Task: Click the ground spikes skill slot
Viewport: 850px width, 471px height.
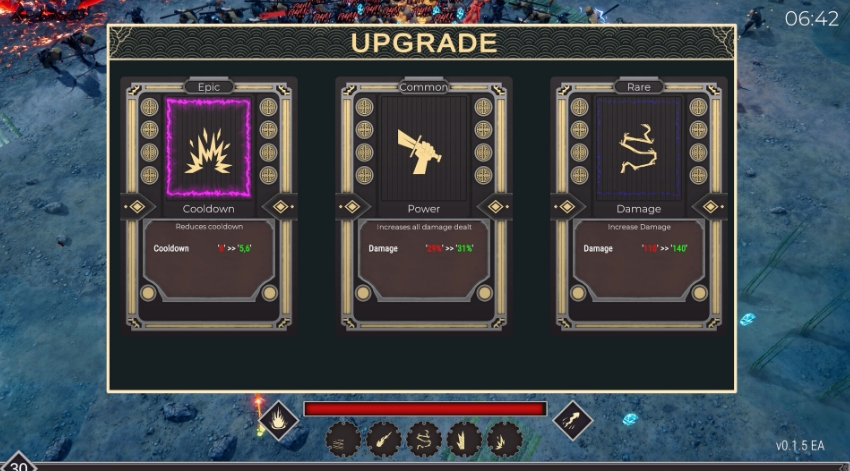Action: [x=464, y=439]
